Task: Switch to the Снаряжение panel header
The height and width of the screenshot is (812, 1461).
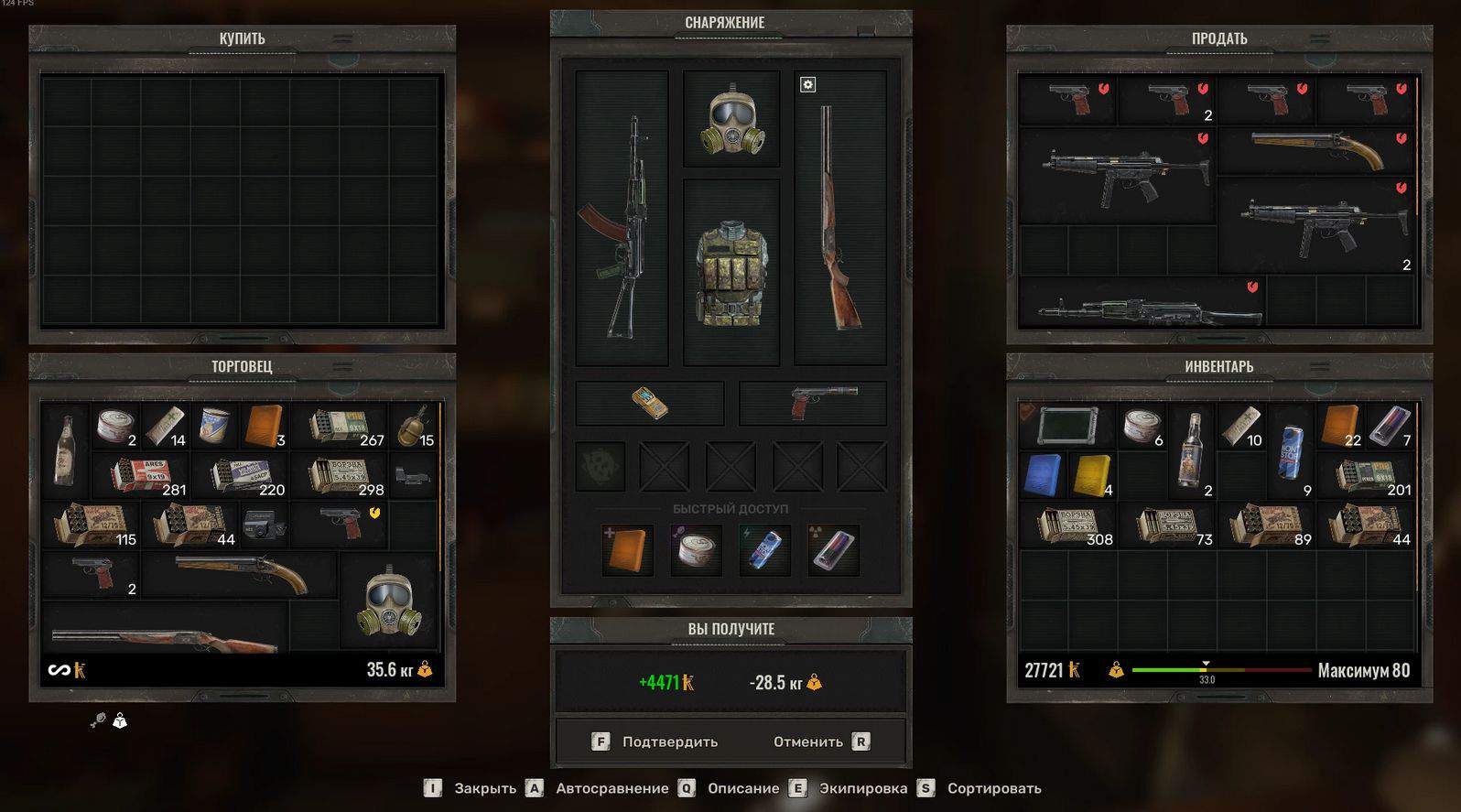Action: click(x=723, y=22)
